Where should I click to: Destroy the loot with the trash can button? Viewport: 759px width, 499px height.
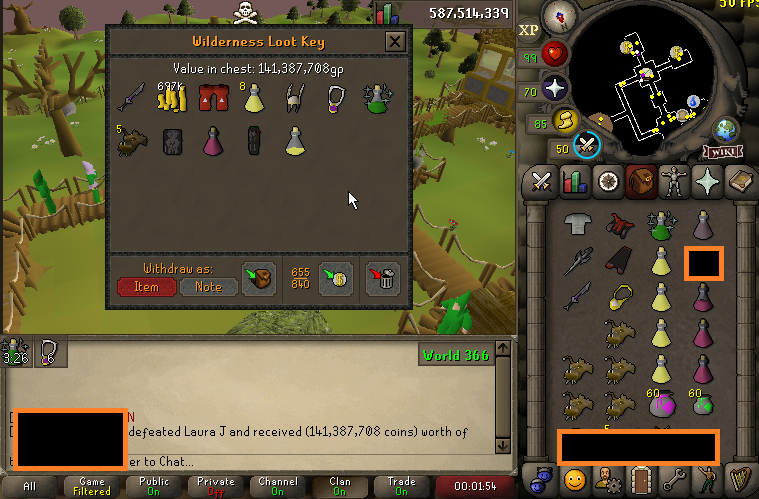[x=383, y=278]
